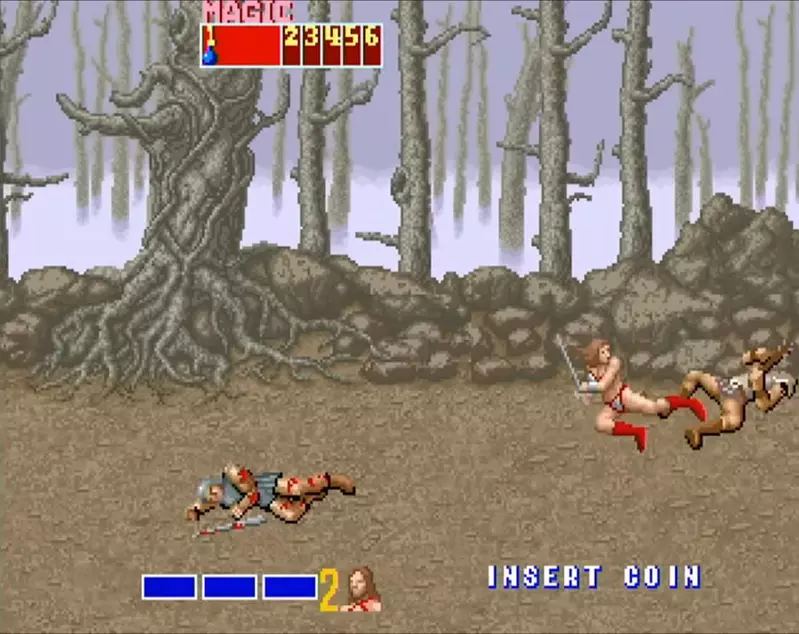Click the INSERT COIN prompt
Screen dimensions: 799x634
[594, 577]
